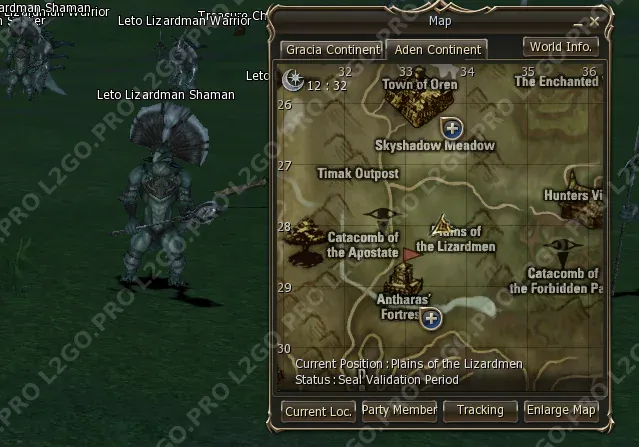Enlarge the map view
The image size is (639, 447).
pyautogui.click(x=562, y=410)
